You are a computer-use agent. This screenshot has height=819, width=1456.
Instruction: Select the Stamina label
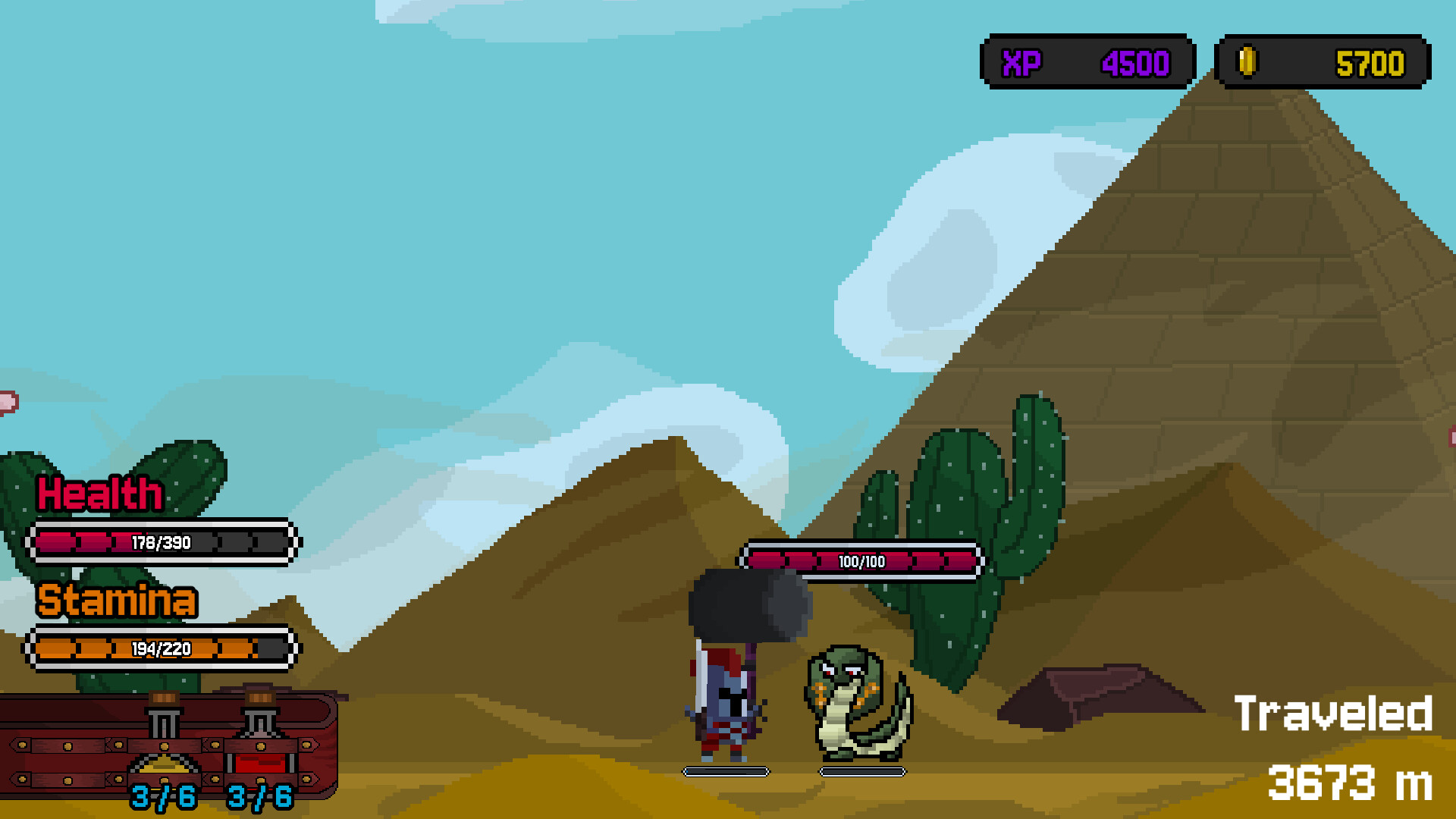pyautogui.click(x=118, y=601)
